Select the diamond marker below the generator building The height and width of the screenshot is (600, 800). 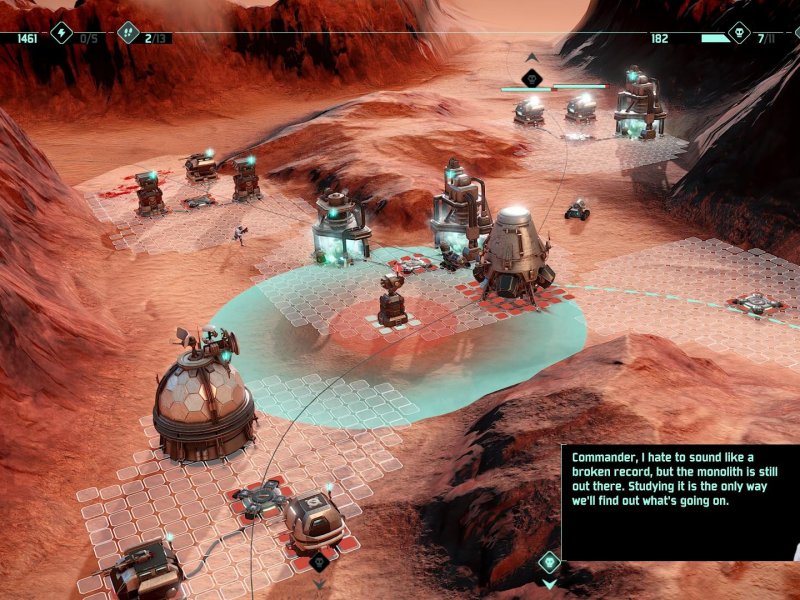point(319,562)
